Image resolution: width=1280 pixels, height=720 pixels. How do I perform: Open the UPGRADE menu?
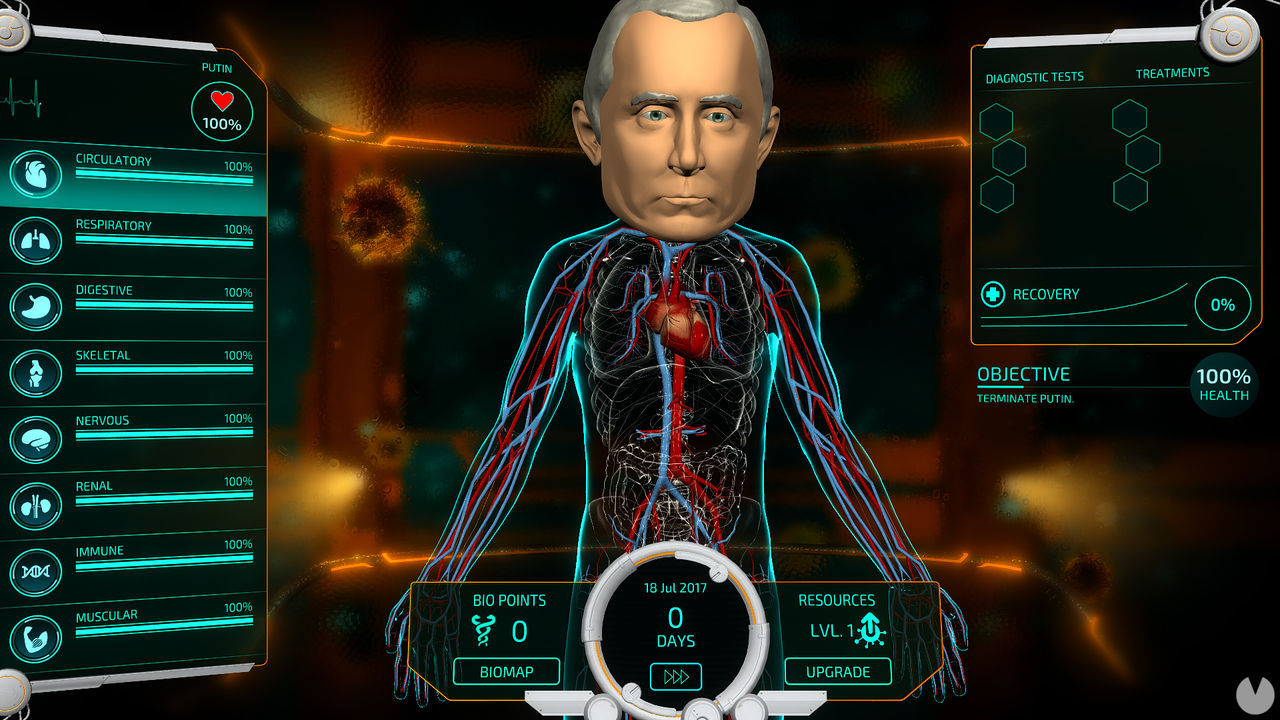(838, 671)
